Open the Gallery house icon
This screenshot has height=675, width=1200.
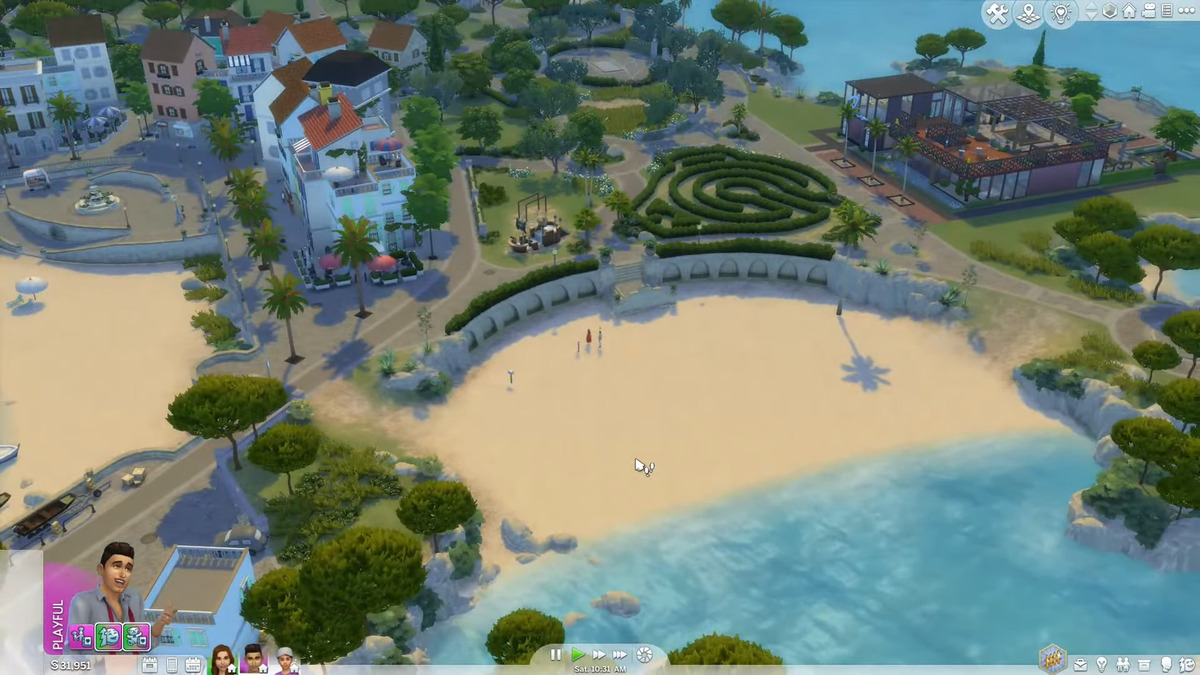1129,11
